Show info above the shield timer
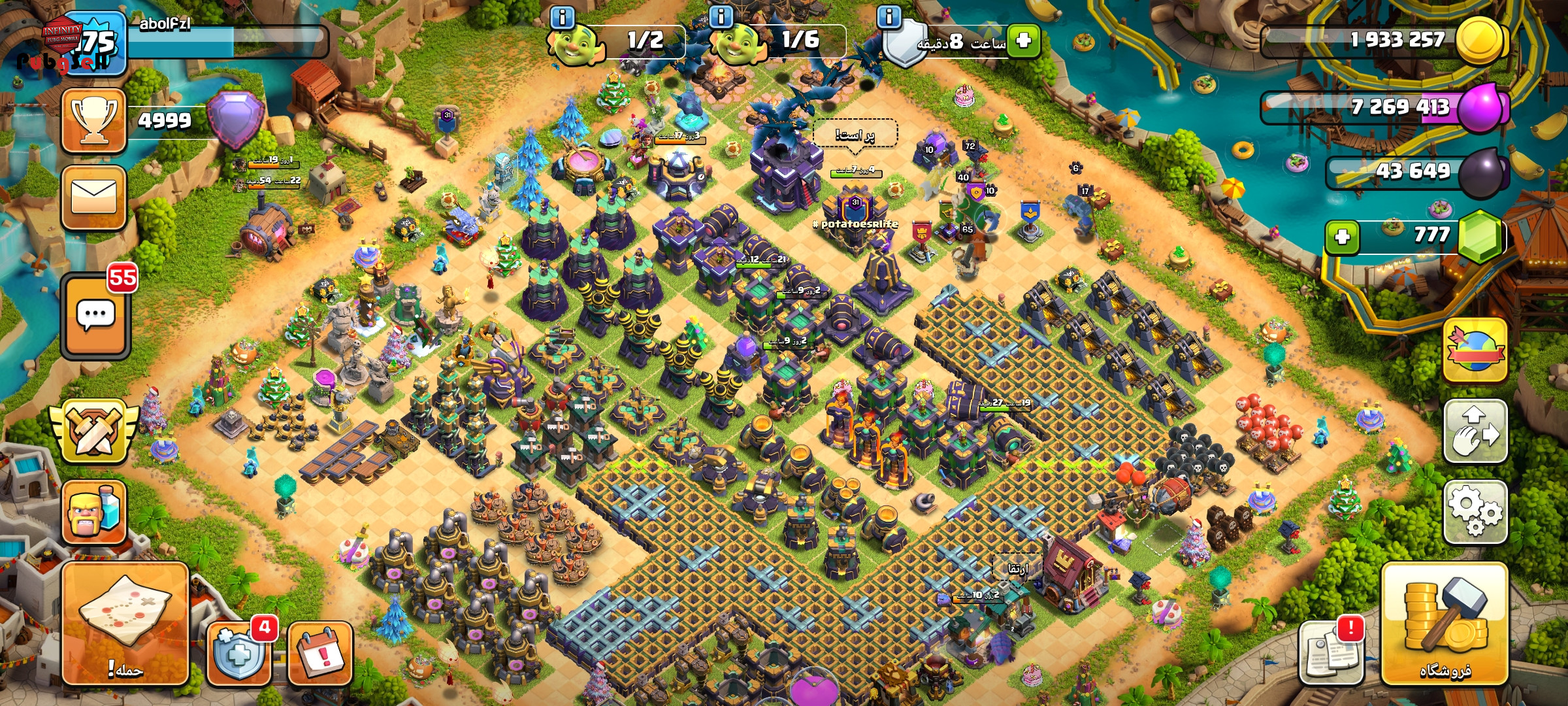Image resolution: width=1568 pixels, height=706 pixels. click(889, 17)
